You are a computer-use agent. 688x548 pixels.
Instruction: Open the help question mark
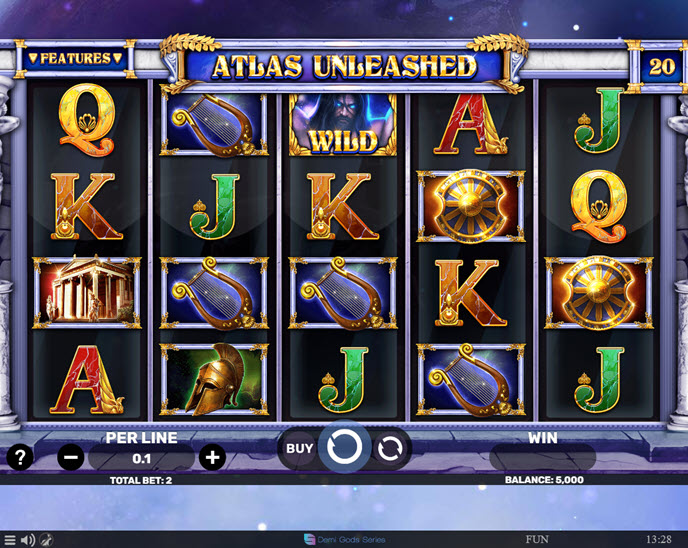[20, 458]
